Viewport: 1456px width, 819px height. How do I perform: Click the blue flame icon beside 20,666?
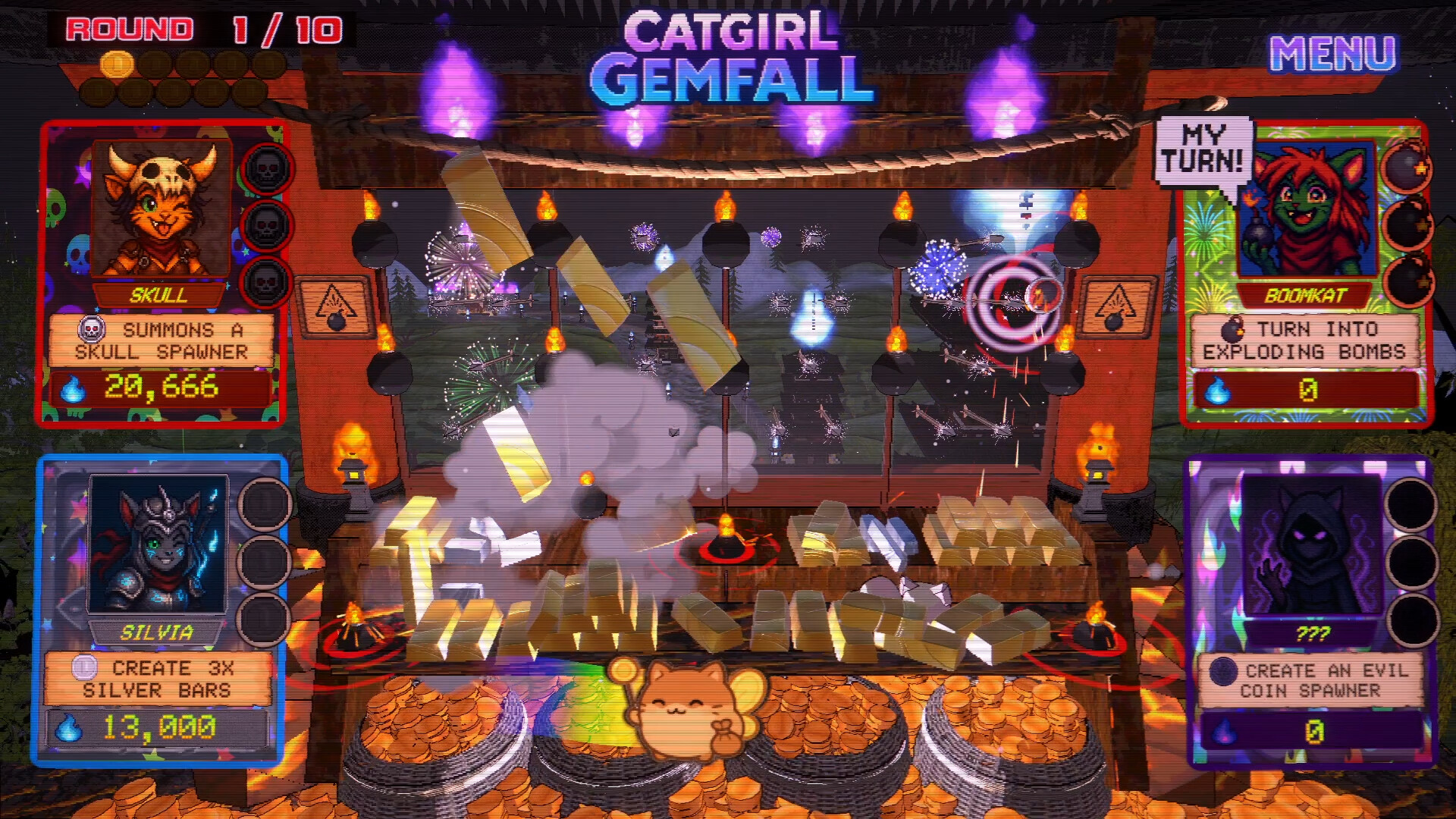(x=72, y=388)
